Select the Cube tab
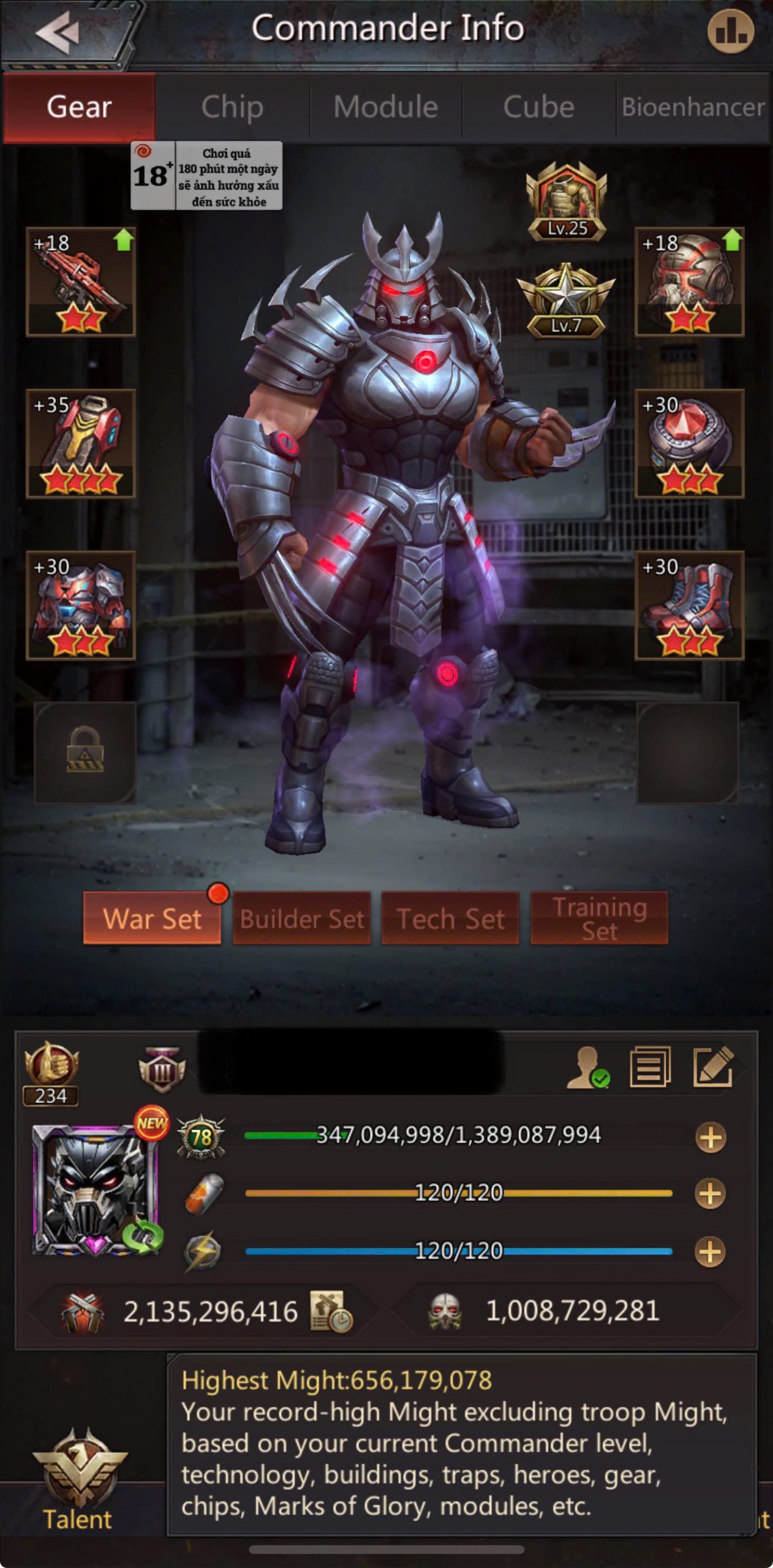The image size is (773, 1568). [x=538, y=107]
